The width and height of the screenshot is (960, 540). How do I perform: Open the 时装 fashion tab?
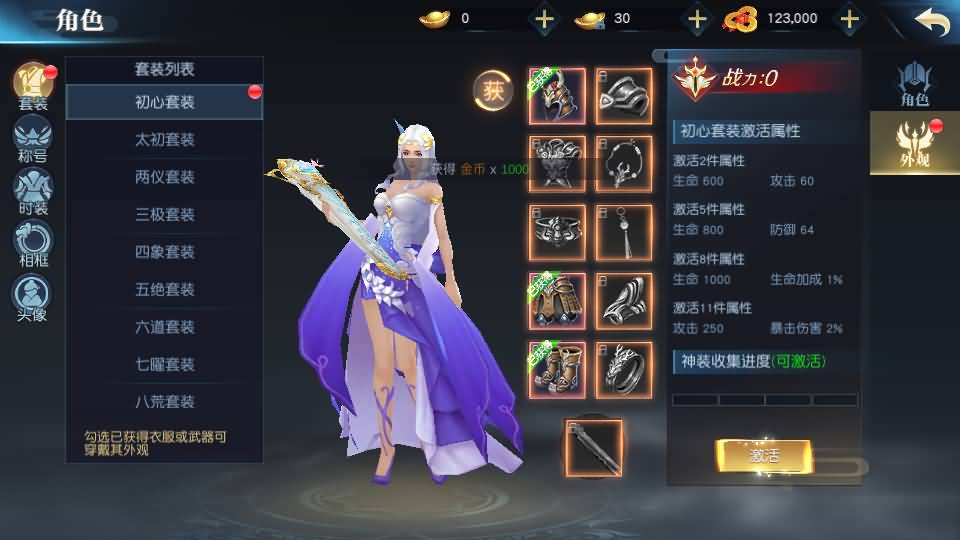(x=32, y=190)
